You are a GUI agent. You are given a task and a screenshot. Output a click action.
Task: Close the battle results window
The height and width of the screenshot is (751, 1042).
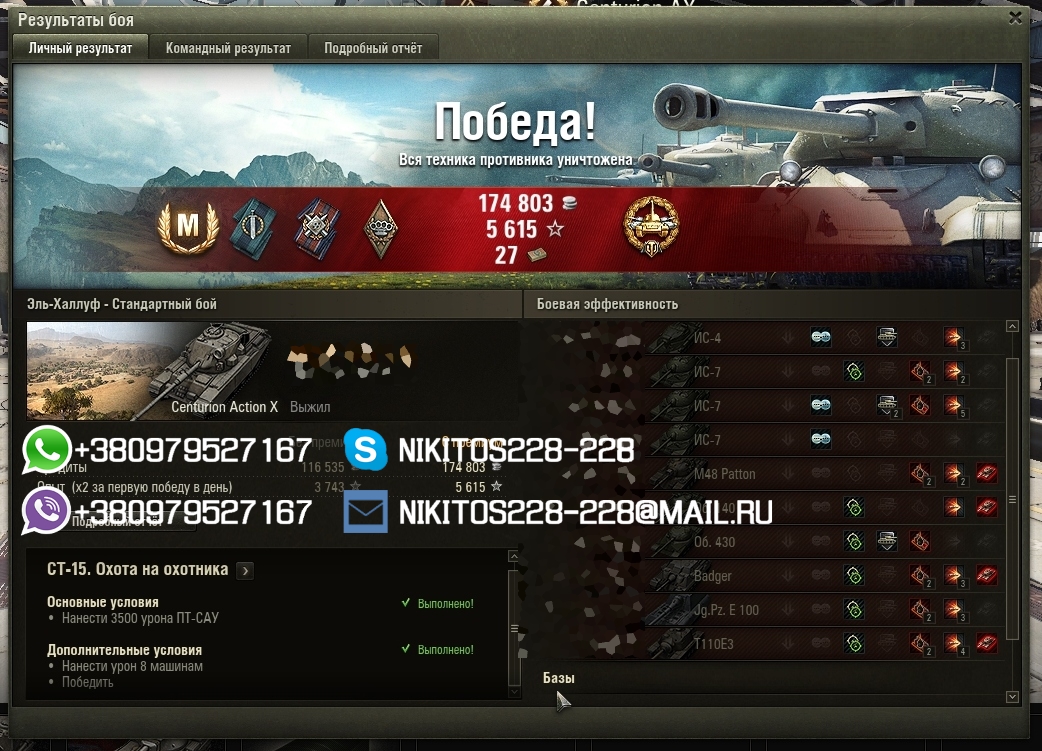pos(1015,18)
